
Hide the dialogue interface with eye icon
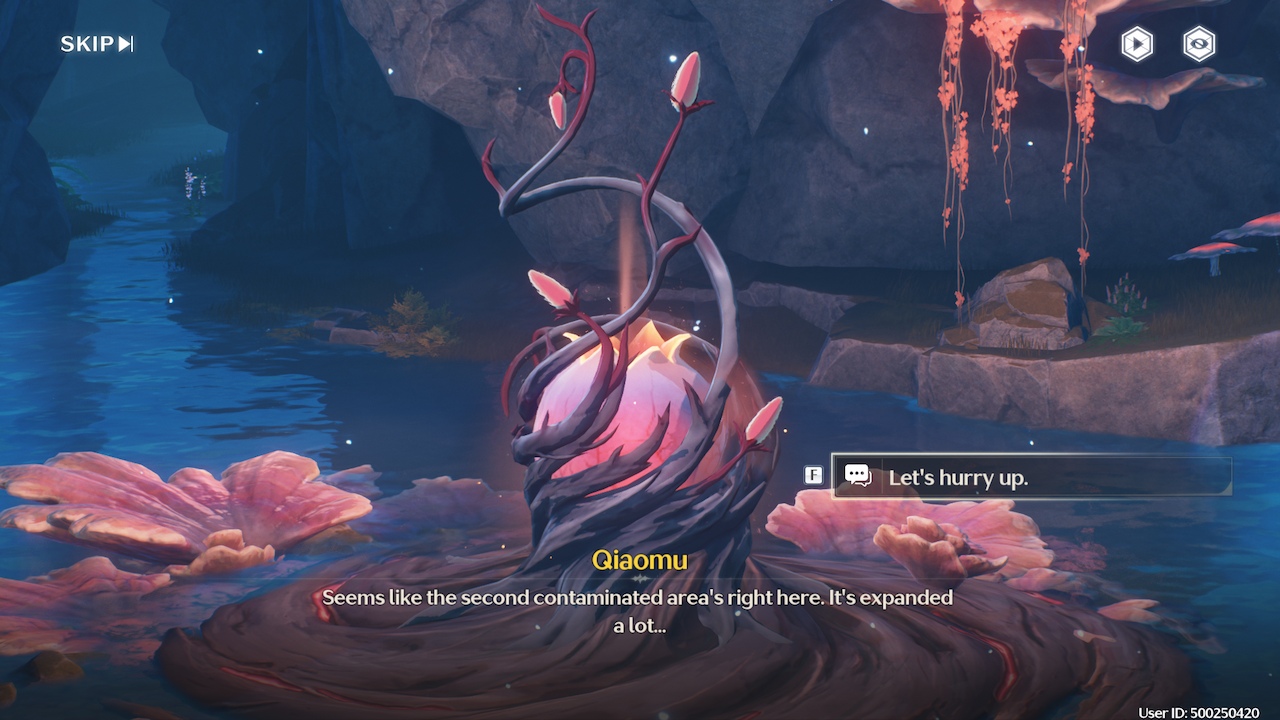point(1199,44)
